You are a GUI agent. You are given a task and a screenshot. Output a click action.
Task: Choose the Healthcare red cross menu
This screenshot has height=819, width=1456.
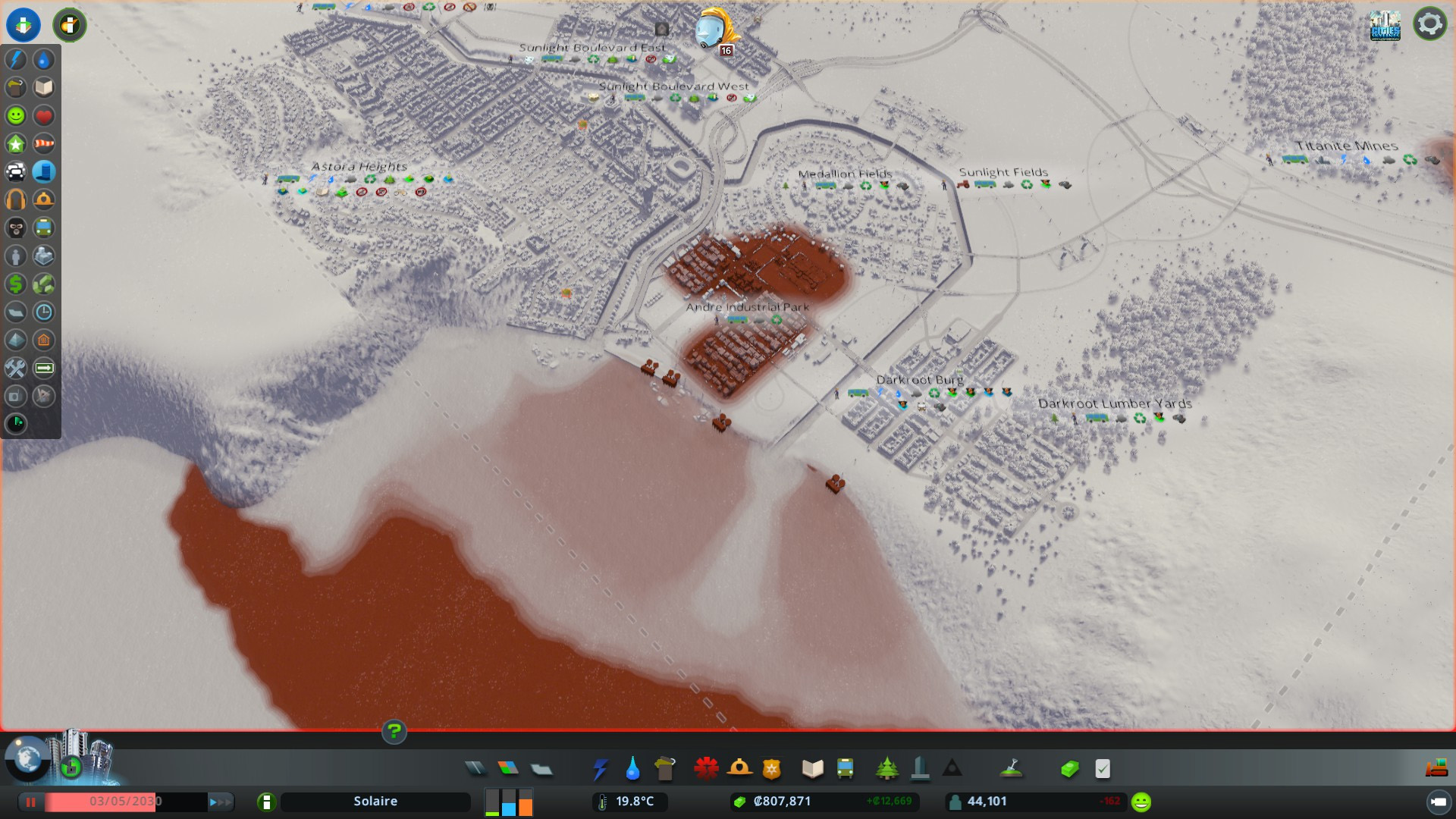[x=706, y=769]
